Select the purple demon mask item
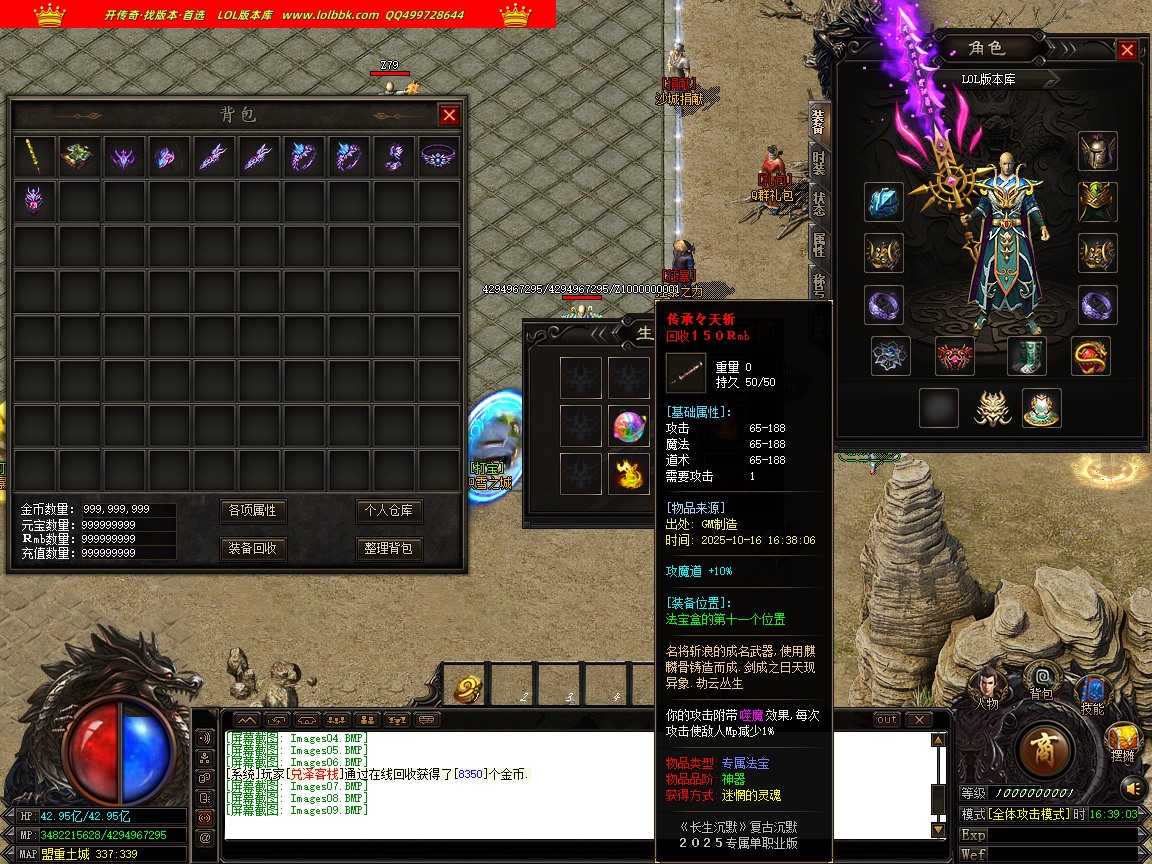The height and width of the screenshot is (864, 1152). point(35,201)
